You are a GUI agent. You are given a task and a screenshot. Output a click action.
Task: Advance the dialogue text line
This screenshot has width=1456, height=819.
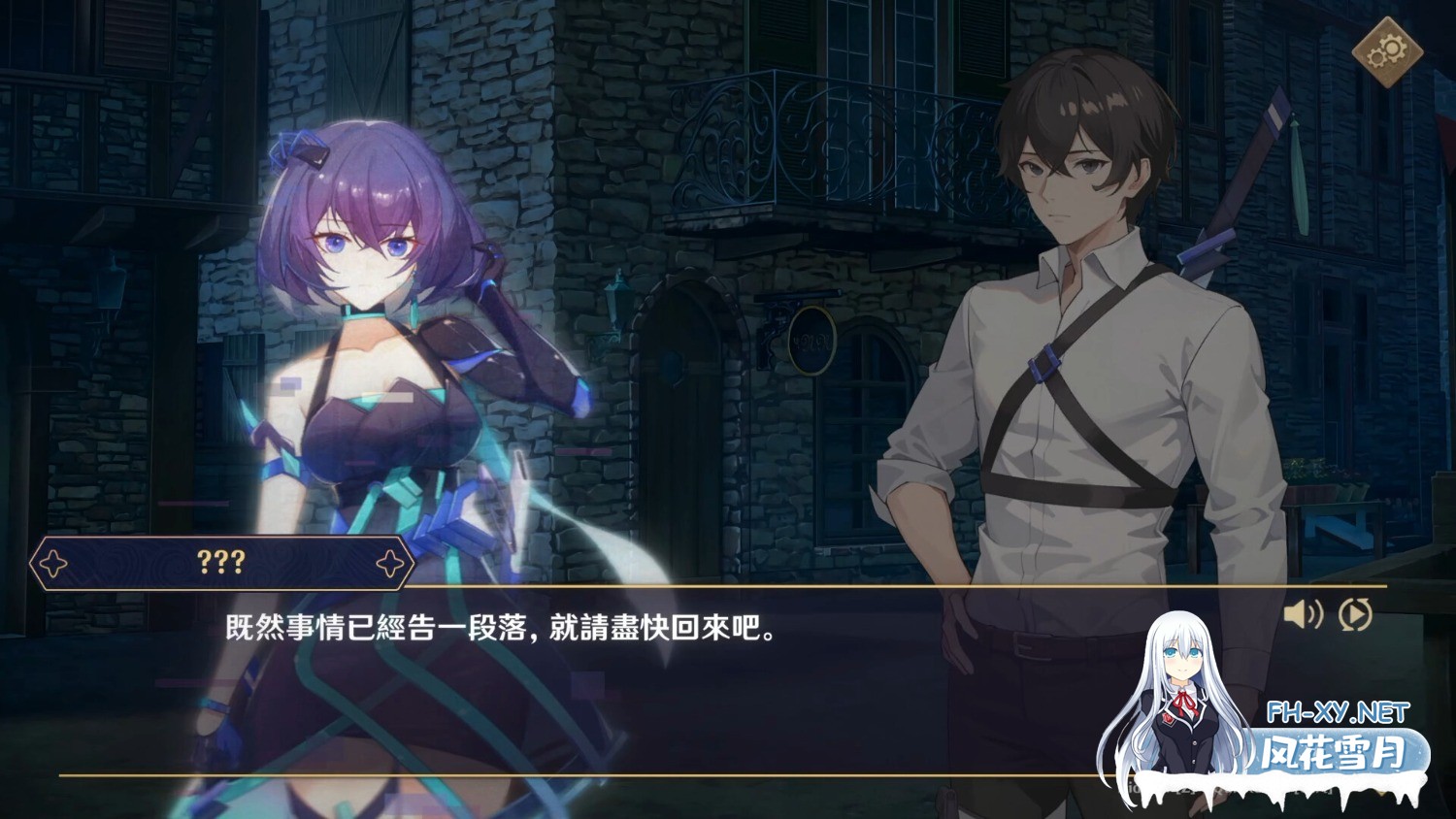[501, 629]
